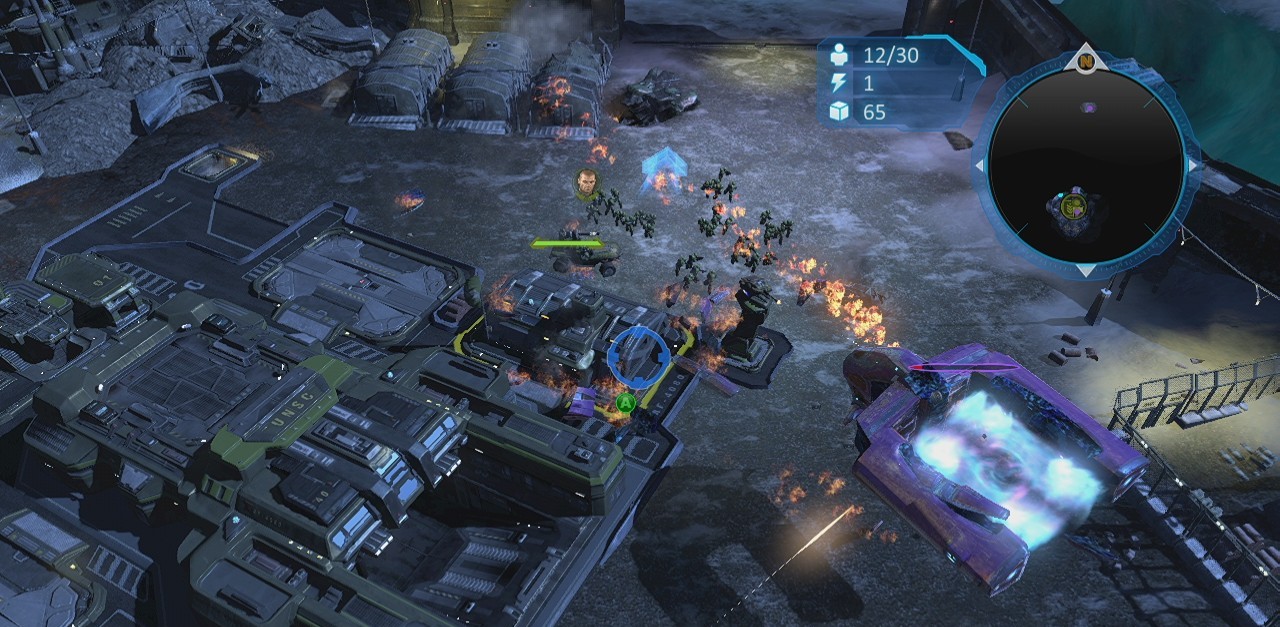
Task: Click the purple enemy marker on the minimap
Action: pyautogui.click(x=1088, y=107)
